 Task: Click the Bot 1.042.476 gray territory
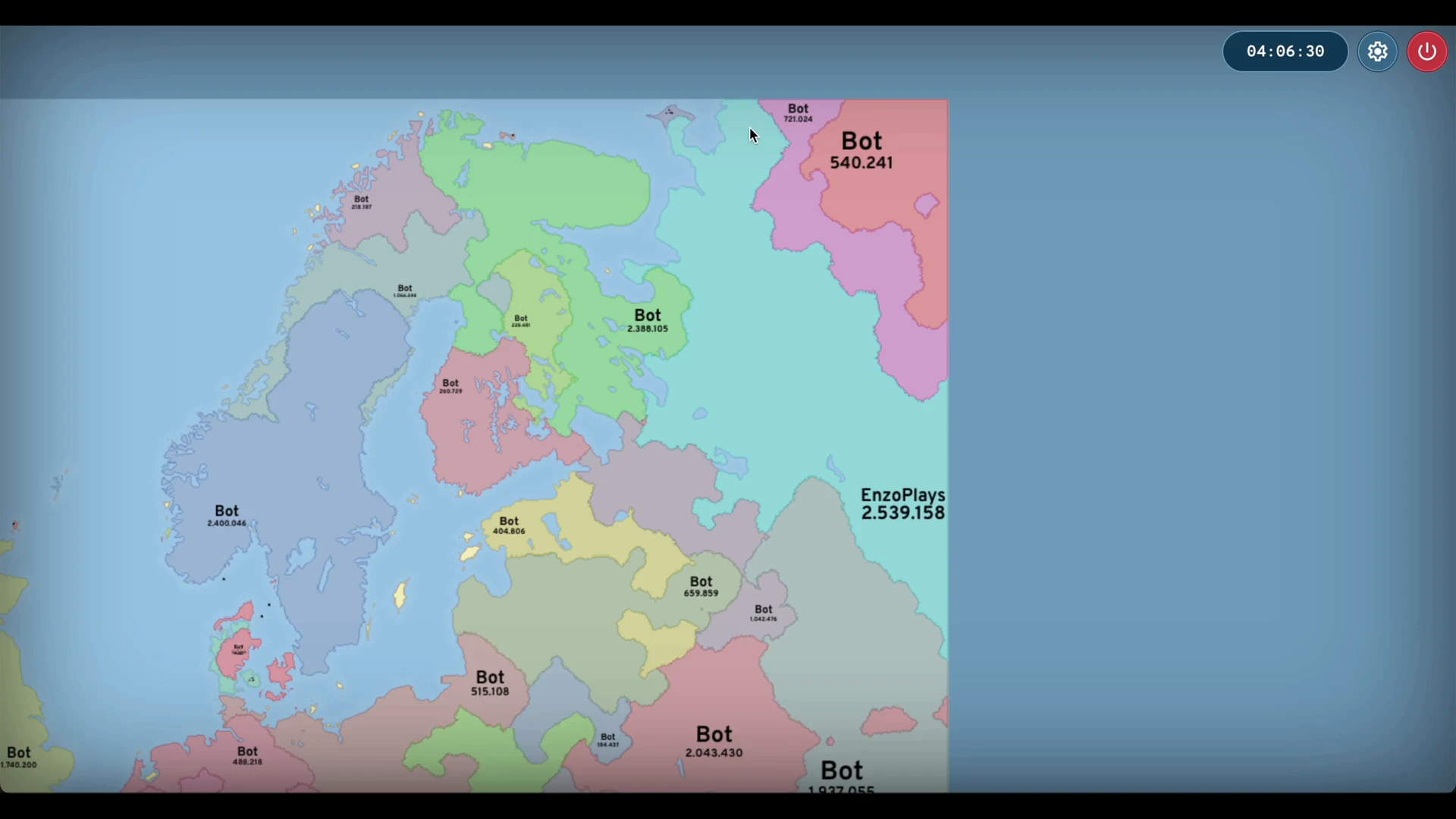tap(764, 613)
